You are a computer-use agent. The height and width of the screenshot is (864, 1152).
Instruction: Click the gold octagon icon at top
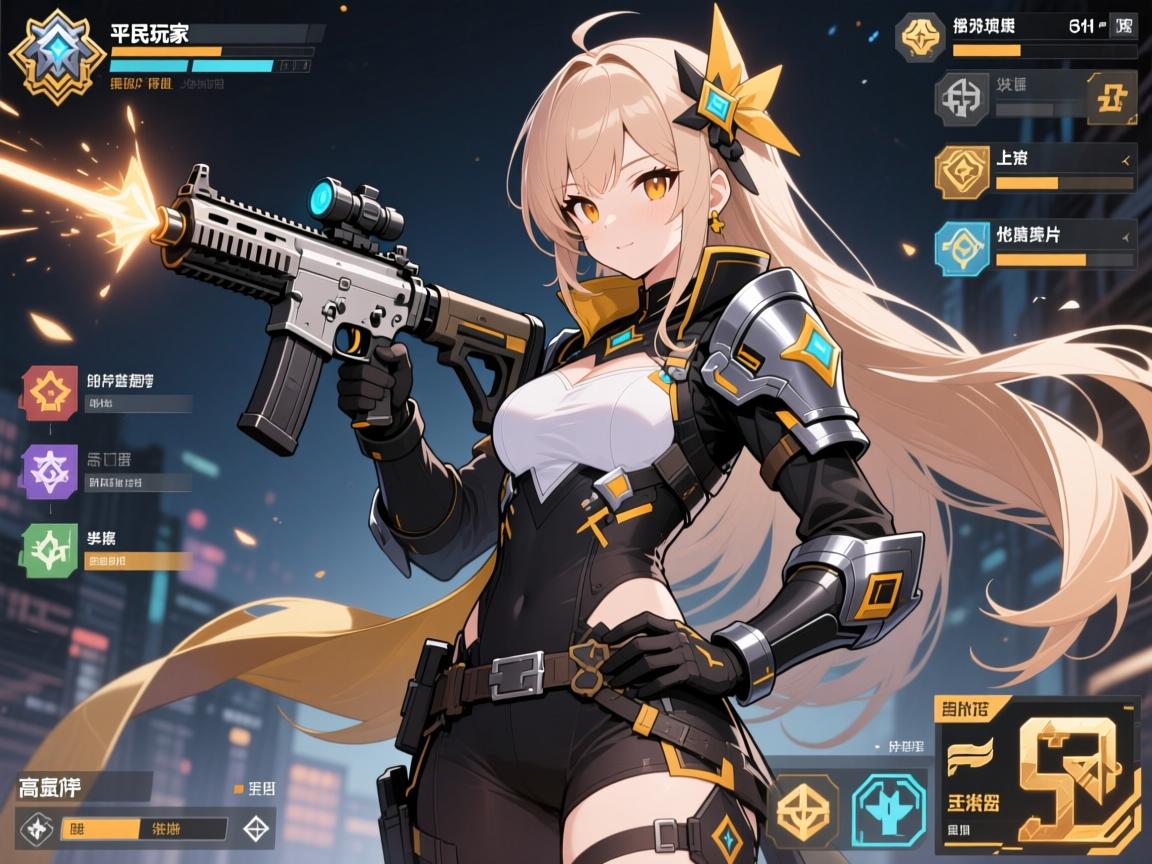(x=920, y=38)
